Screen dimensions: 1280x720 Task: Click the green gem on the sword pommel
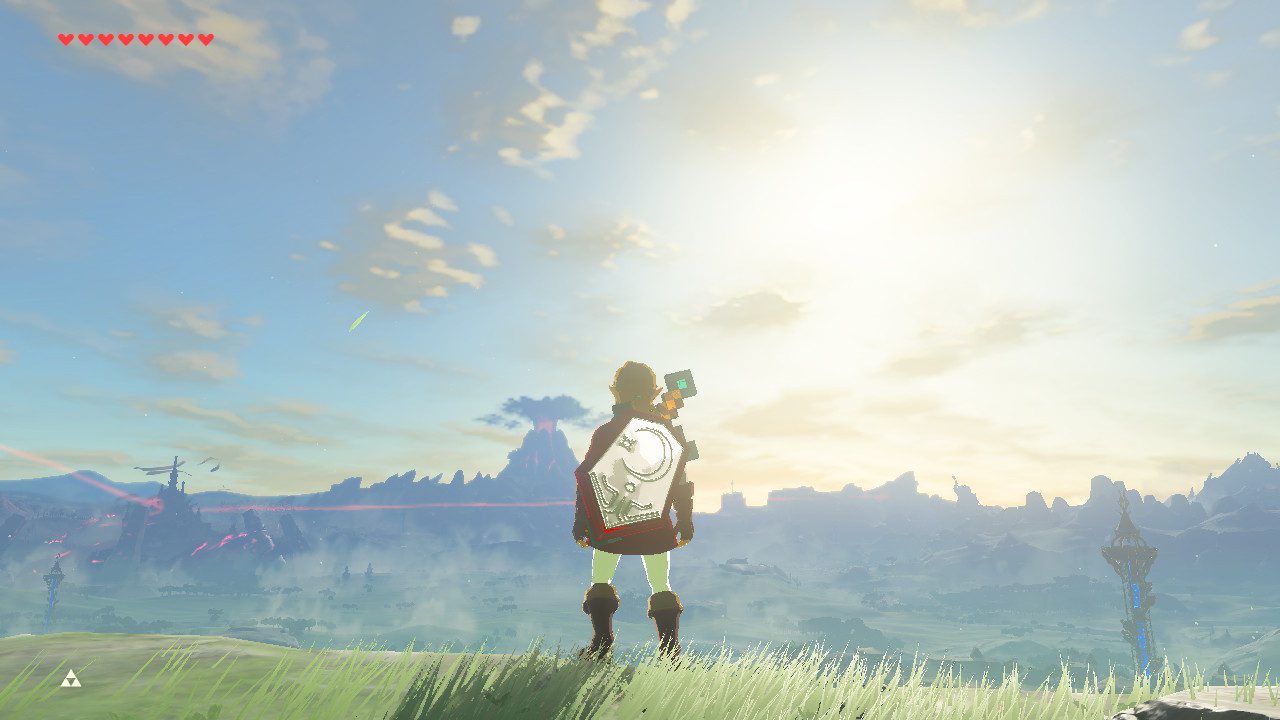pyautogui.click(x=683, y=381)
